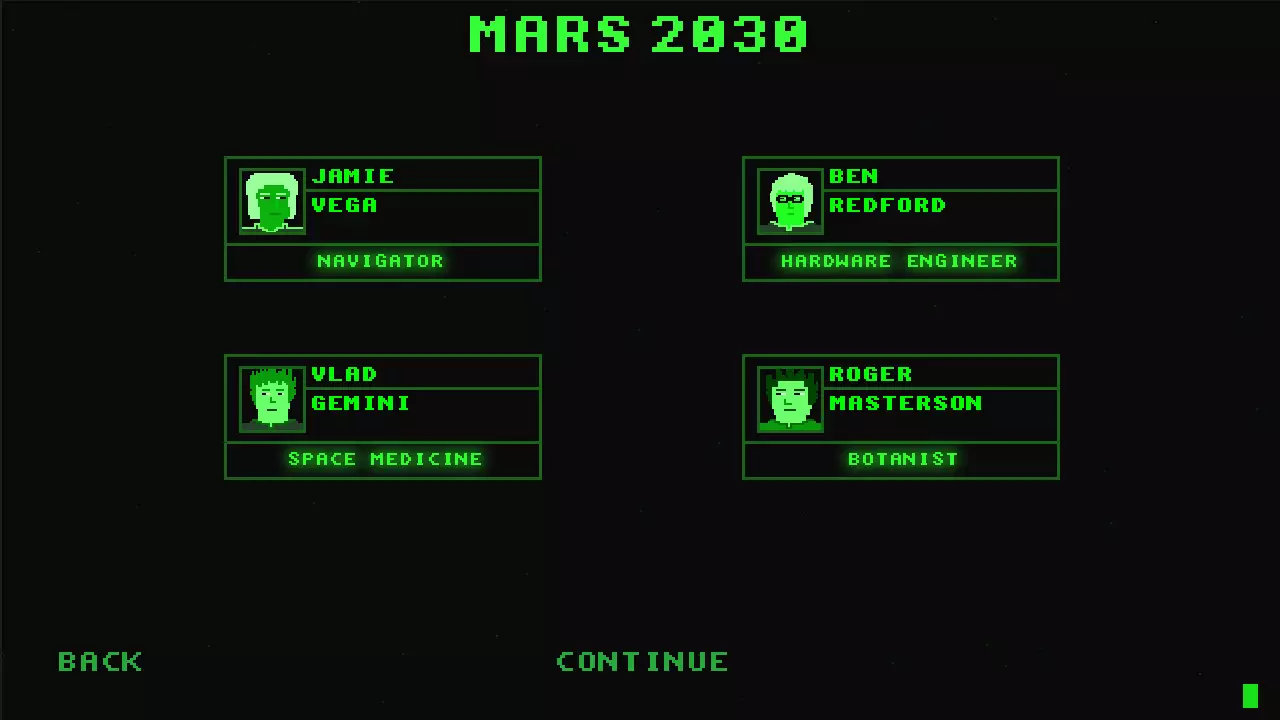The width and height of the screenshot is (1280, 720).
Task: Select the BOTANIST role label
Action: pos(902,459)
